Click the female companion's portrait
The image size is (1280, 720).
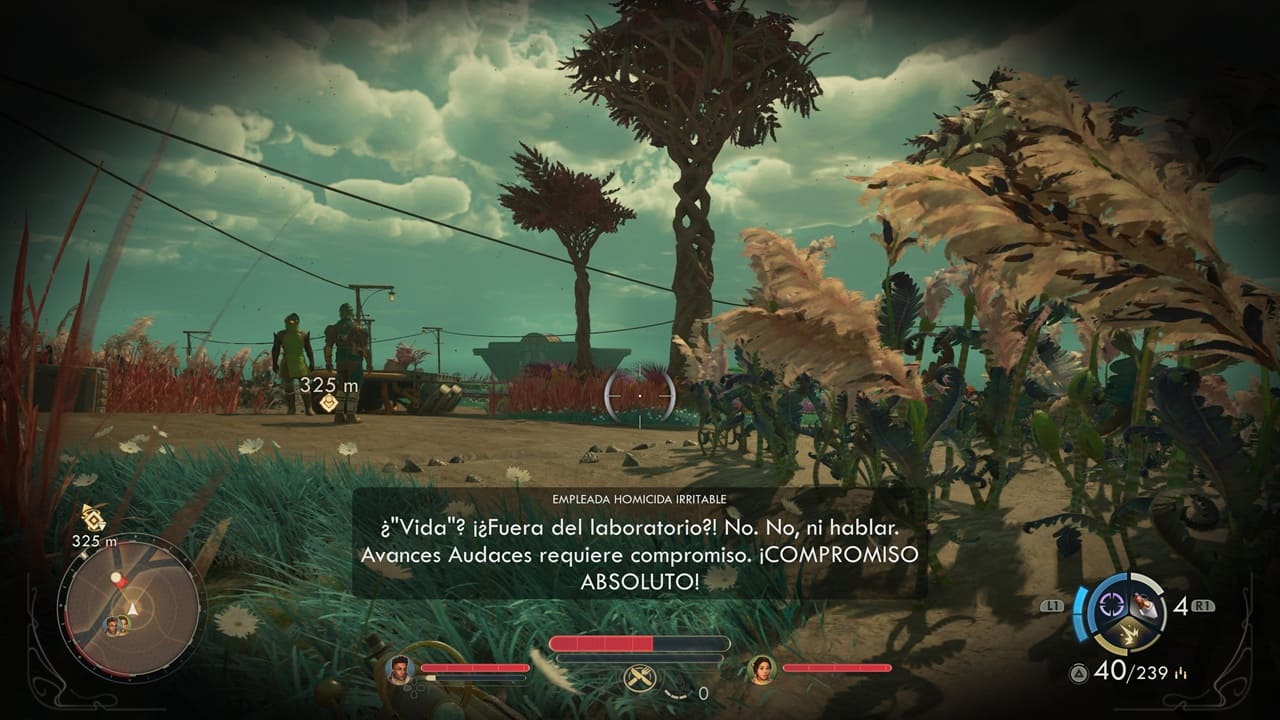point(762,668)
